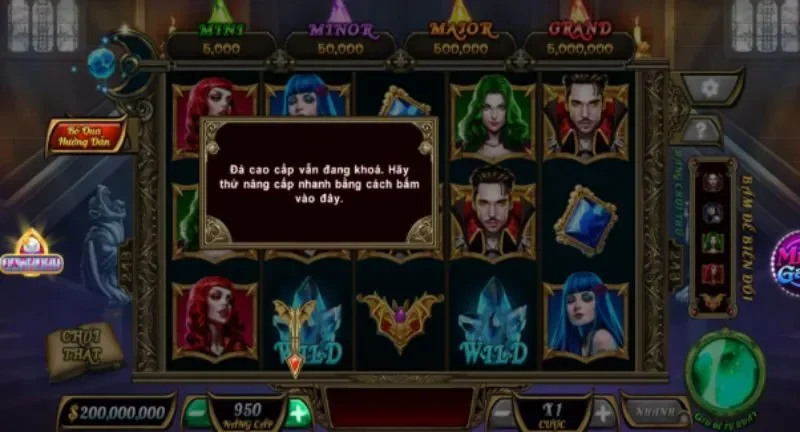Image resolution: width=800 pixels, height=432 pixels.
Task: Open the glowing jackpot egg icon
Action: [38, 255]
